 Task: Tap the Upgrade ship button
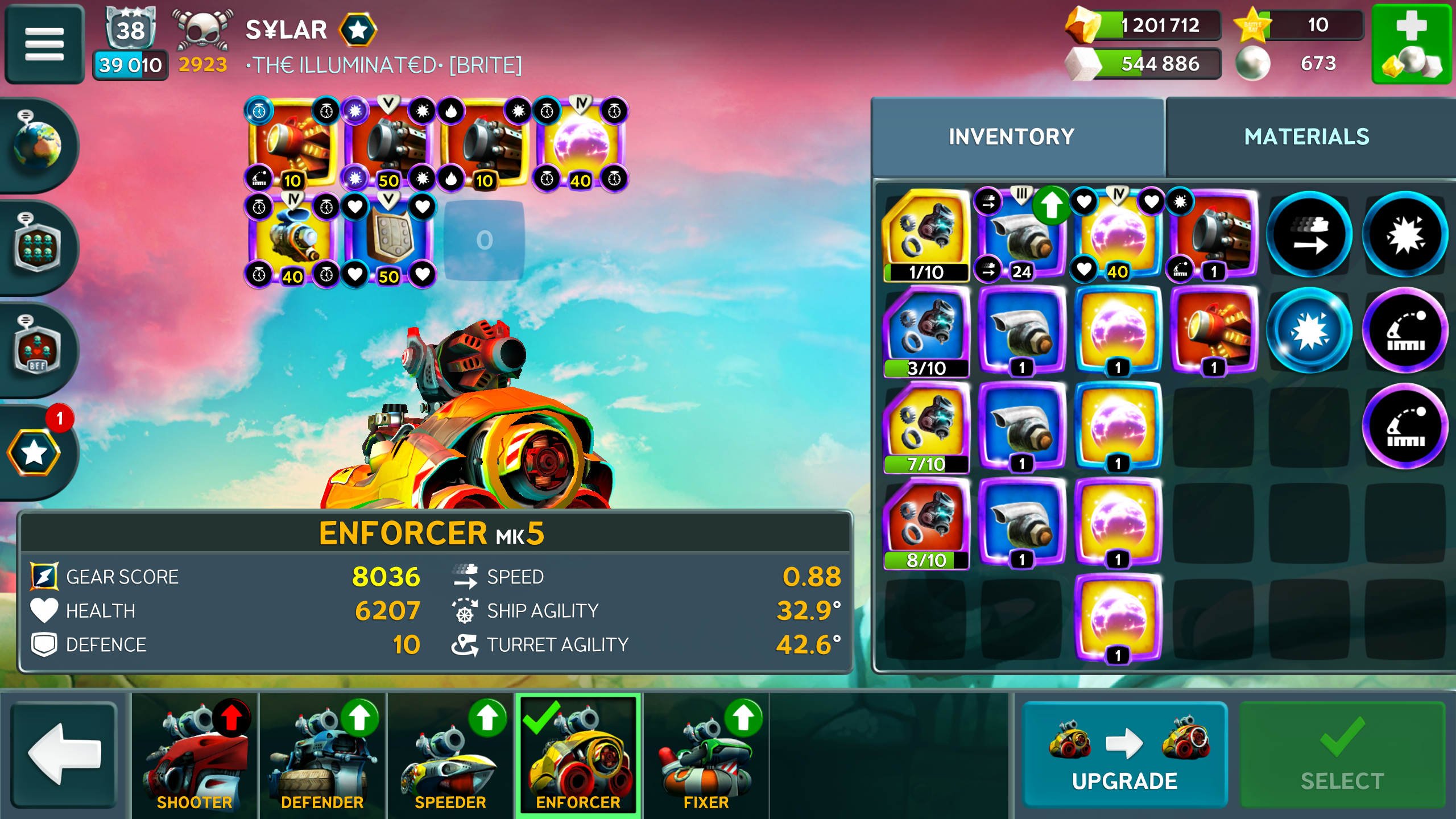(x=1124, y=754)
